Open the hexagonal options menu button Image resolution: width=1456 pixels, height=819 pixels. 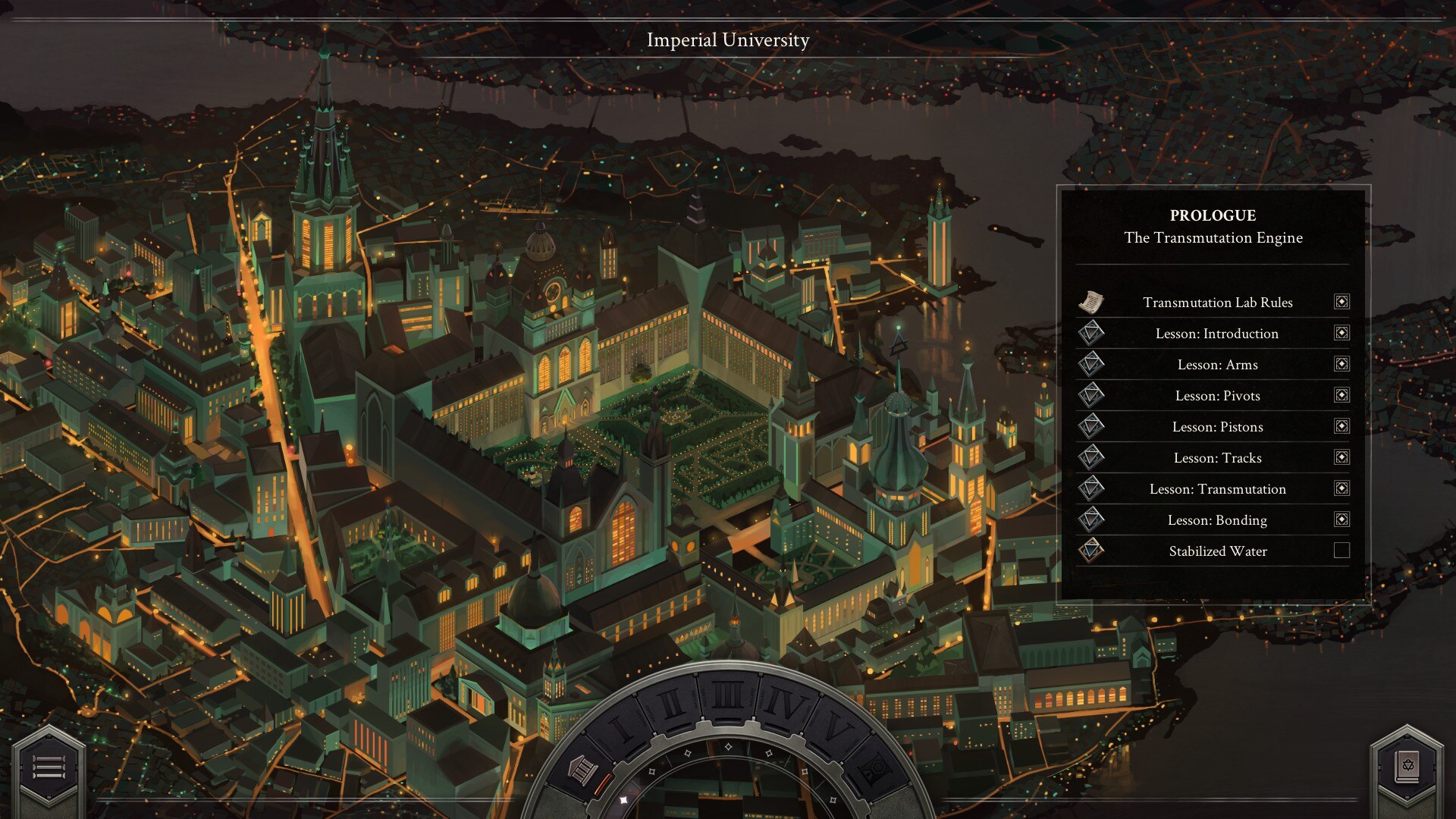(48, 767)
